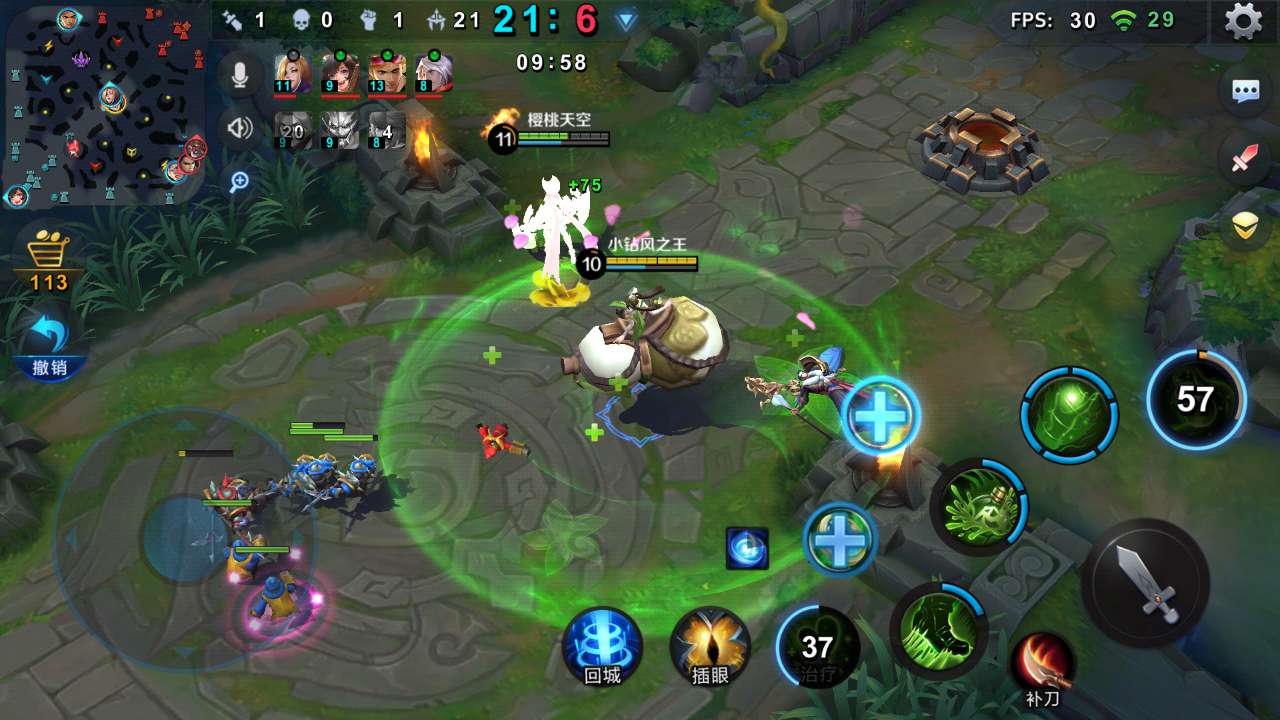This screenshot has height=720, width=1280.
Task: Open the battlefield minimap
Action: [104, 103]
